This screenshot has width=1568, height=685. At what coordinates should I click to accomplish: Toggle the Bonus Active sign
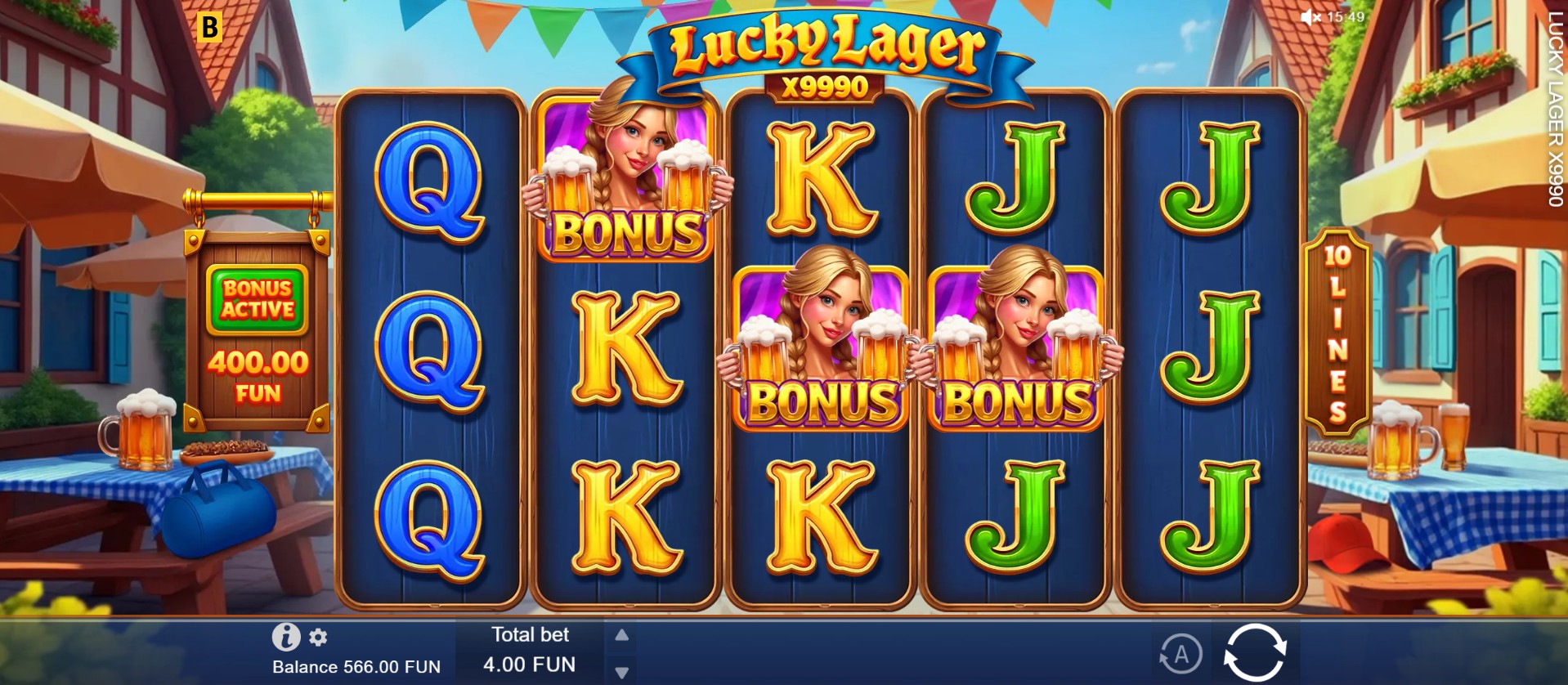(x=258, y=296)
